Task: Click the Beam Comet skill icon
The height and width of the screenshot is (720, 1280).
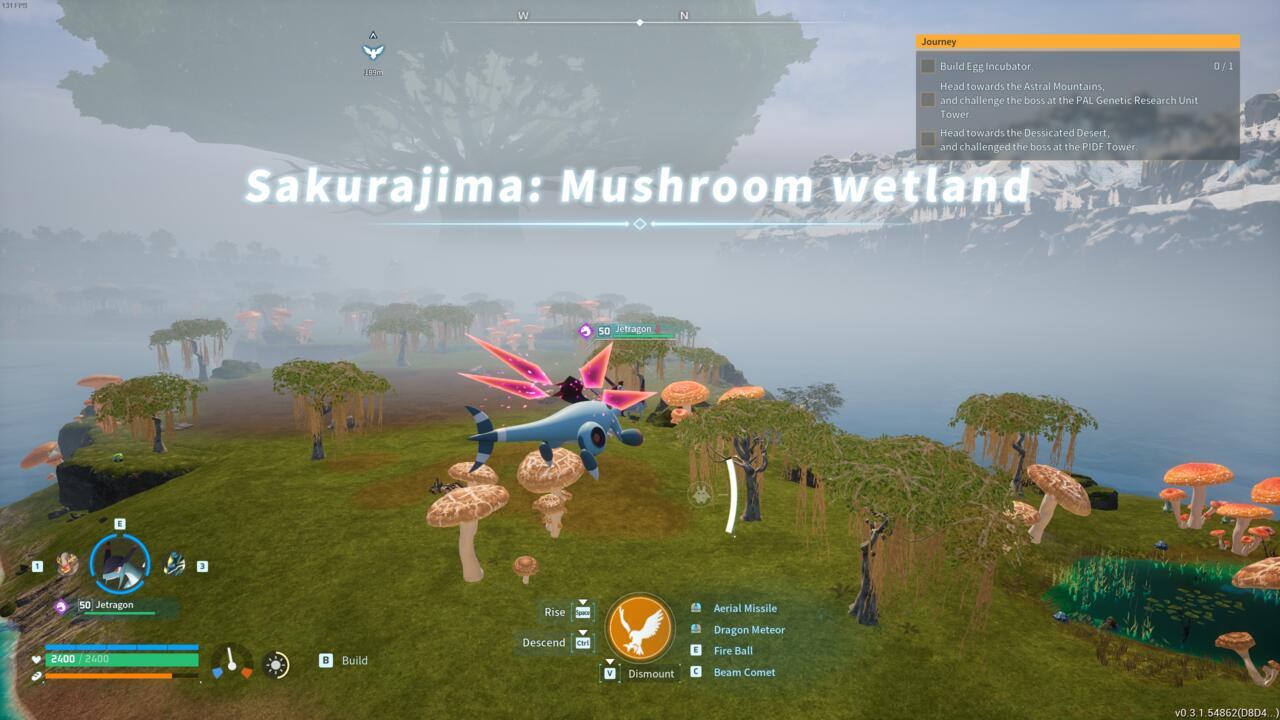Action: pyautogui.click(x=697, y=673)
